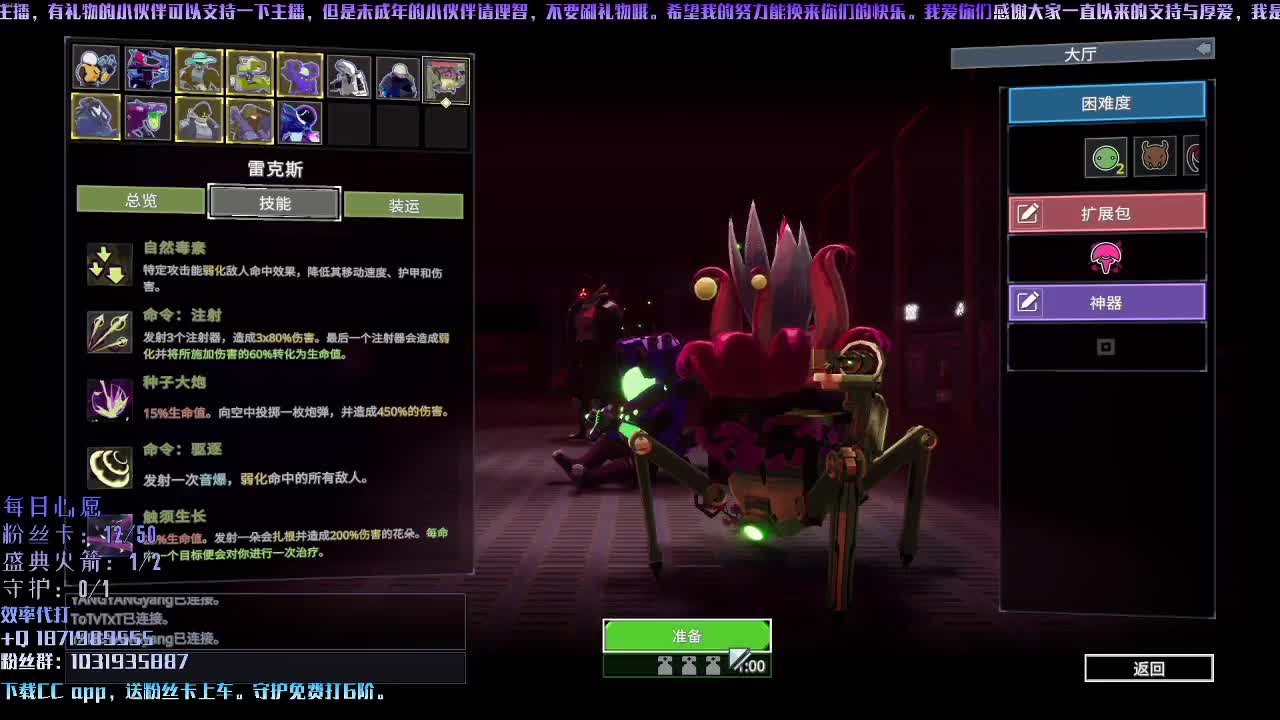Click the 命令:注射 injection skill icon
This screenshot has width=1280, height=720.
click(x=110, y=332)
